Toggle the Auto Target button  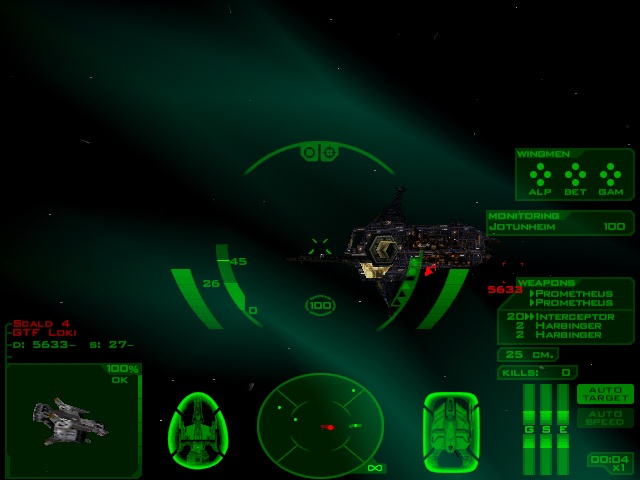point(605,393)
